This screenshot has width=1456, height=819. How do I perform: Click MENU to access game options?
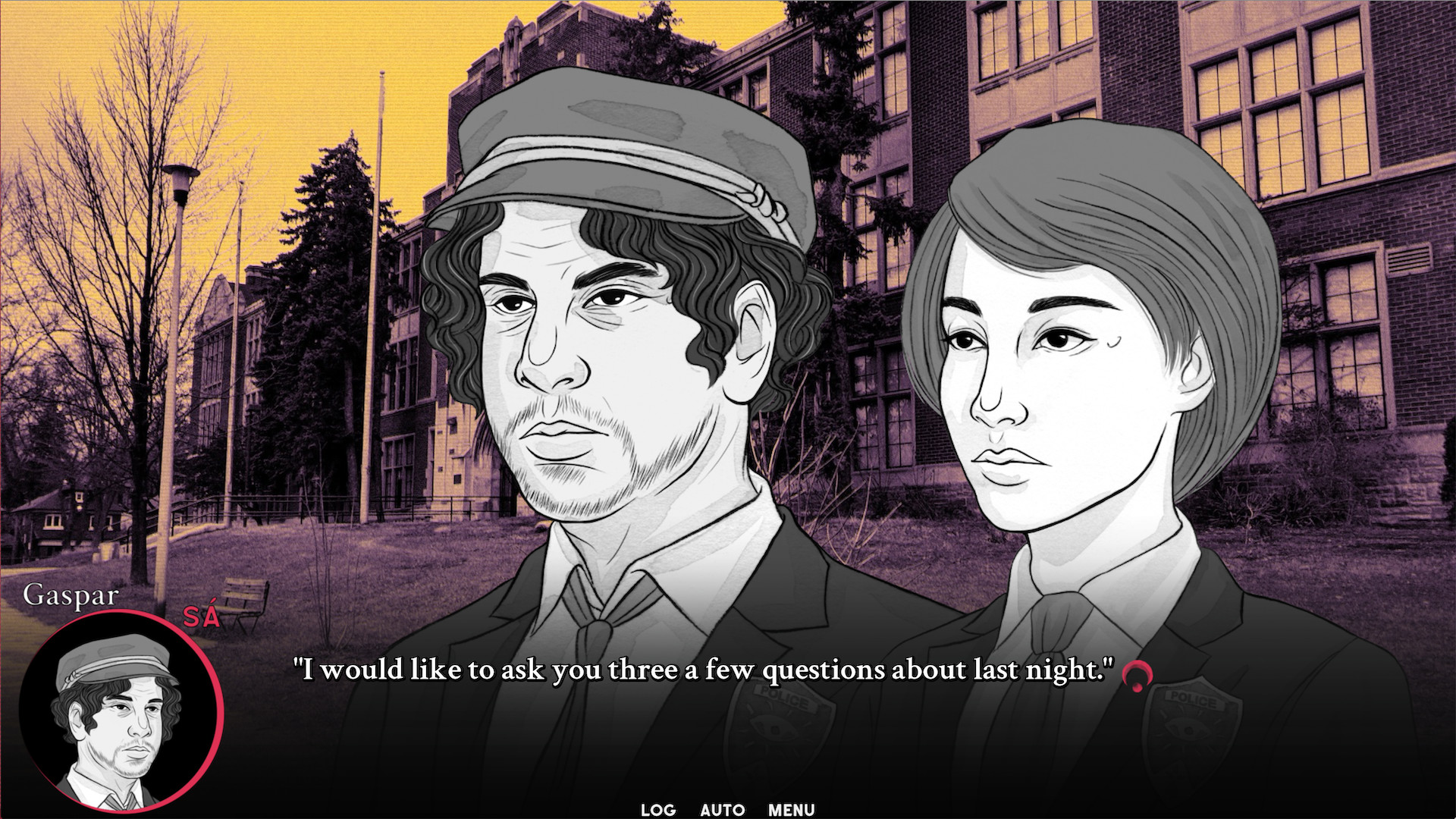(x=792, y=810)
